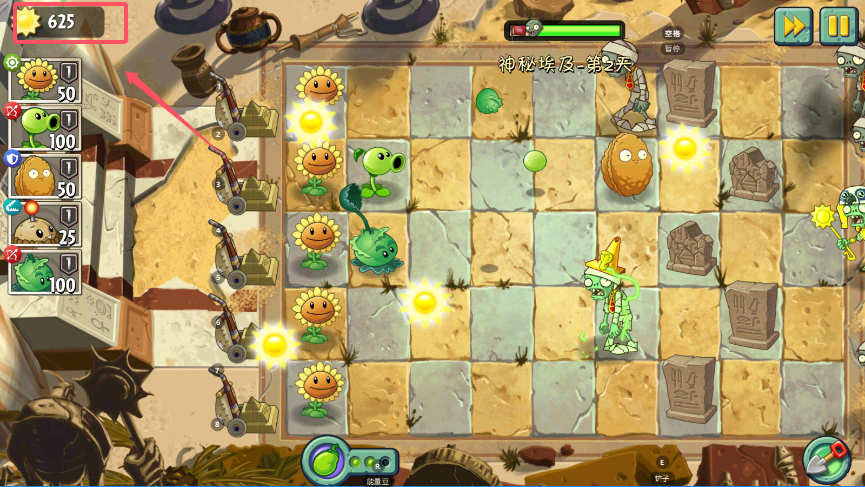Activate the Plant Food button

(325, 461)
